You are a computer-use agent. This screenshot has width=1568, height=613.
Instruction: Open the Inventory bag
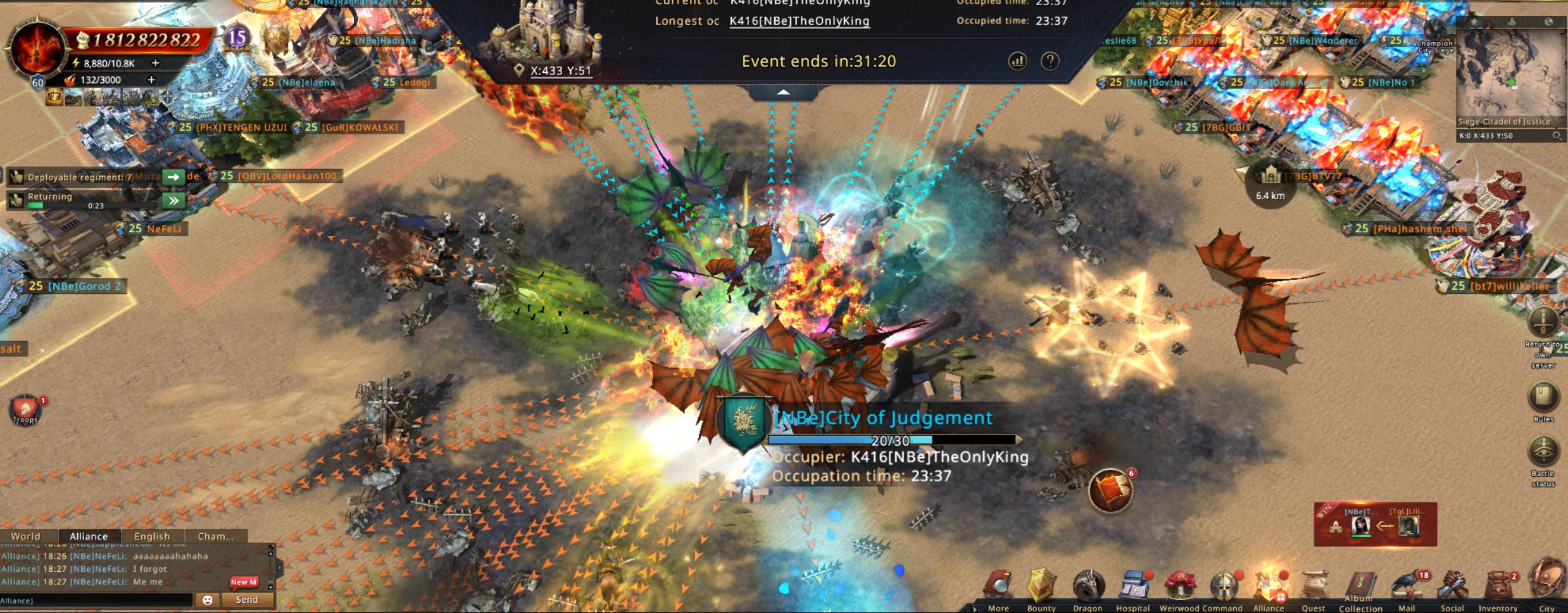click(x=1498, y=588)
